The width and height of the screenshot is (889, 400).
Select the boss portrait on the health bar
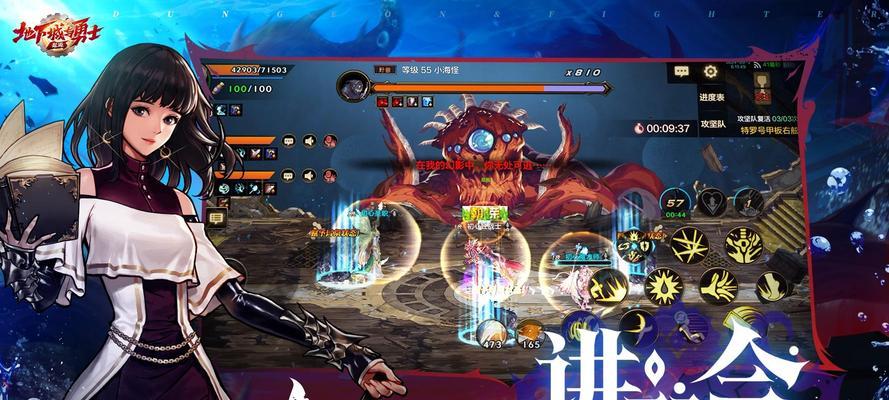(x=353, y=86)
